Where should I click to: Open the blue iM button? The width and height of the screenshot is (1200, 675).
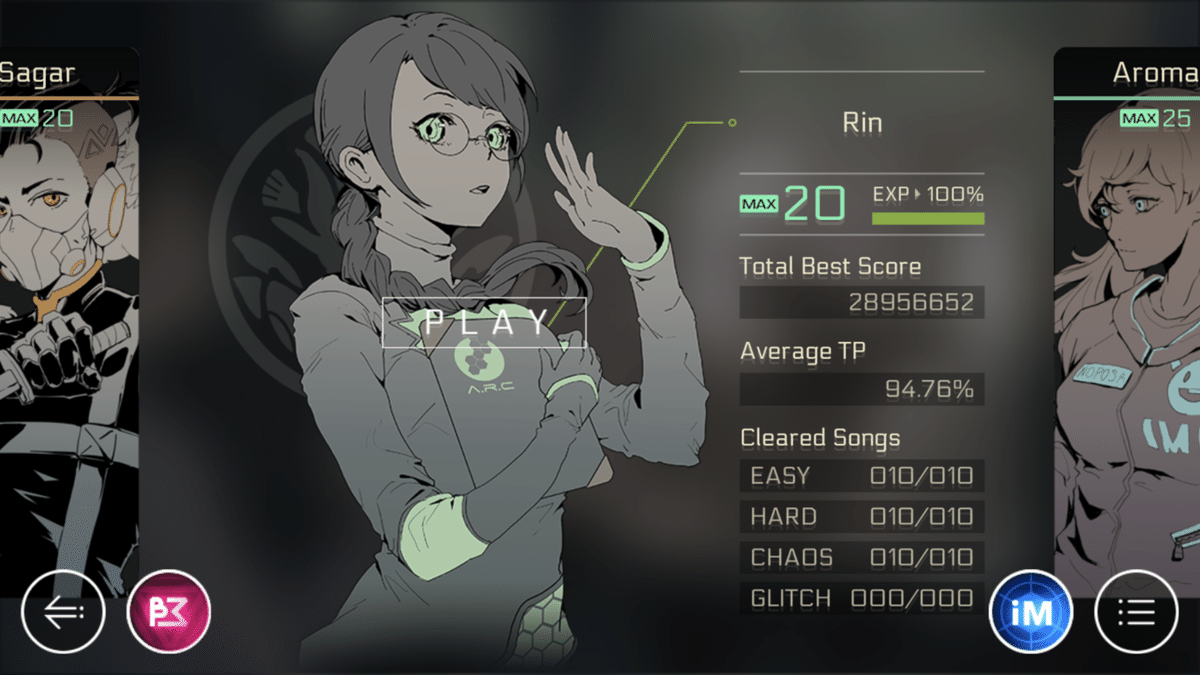click(1031, 612)
